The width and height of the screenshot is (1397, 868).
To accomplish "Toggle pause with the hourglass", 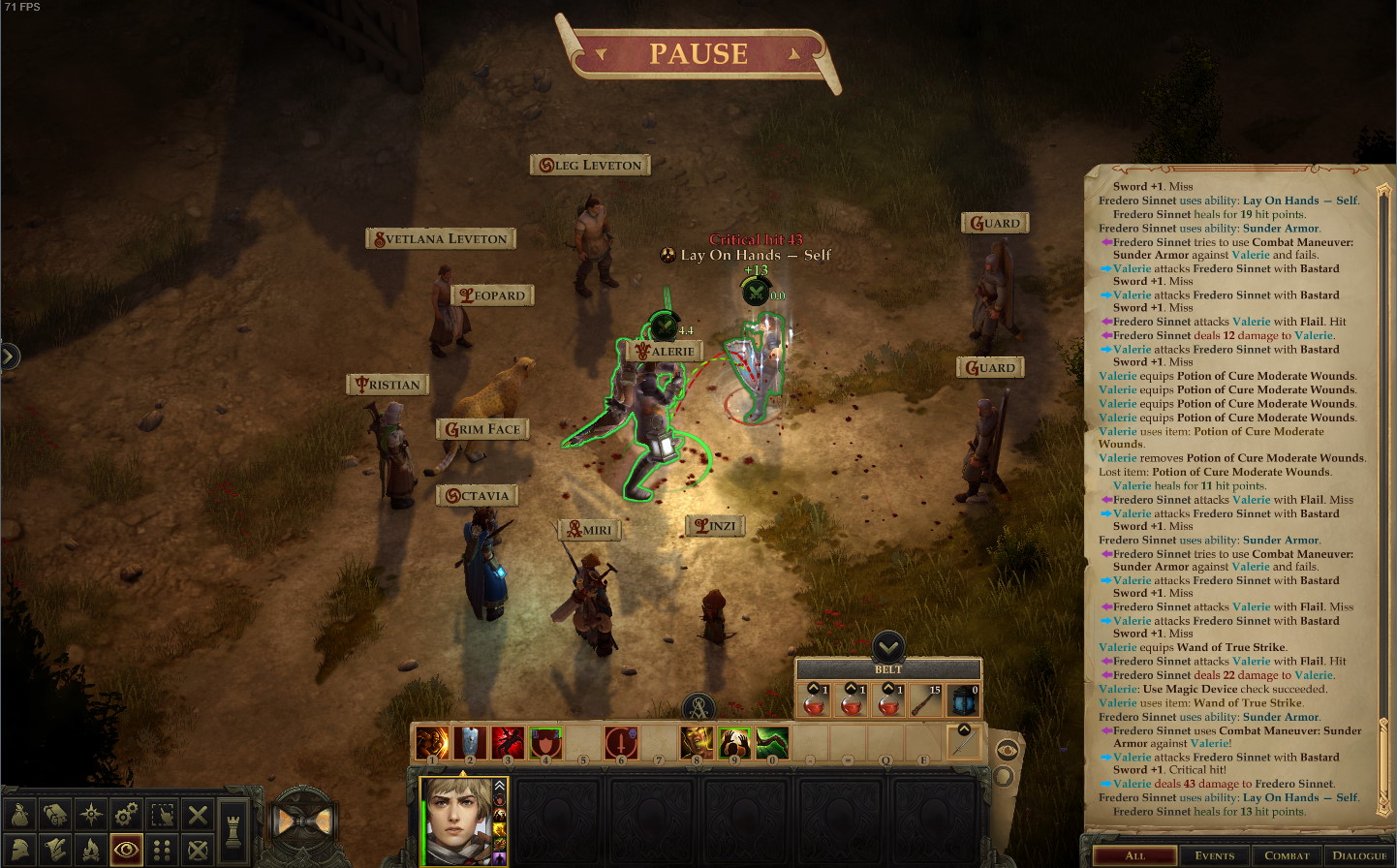I will (304, 821).
